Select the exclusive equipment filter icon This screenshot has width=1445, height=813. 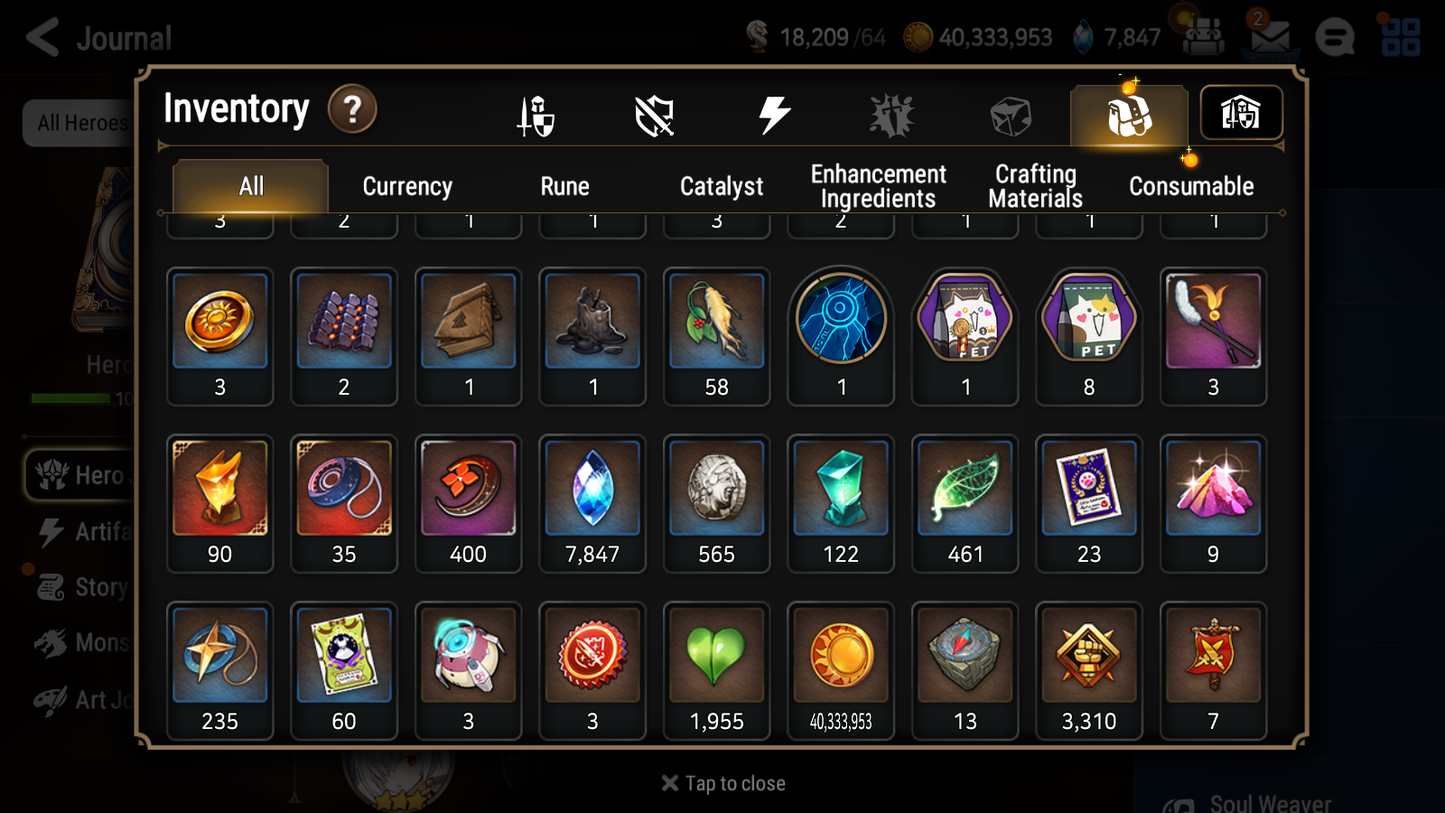pos(655,113)
